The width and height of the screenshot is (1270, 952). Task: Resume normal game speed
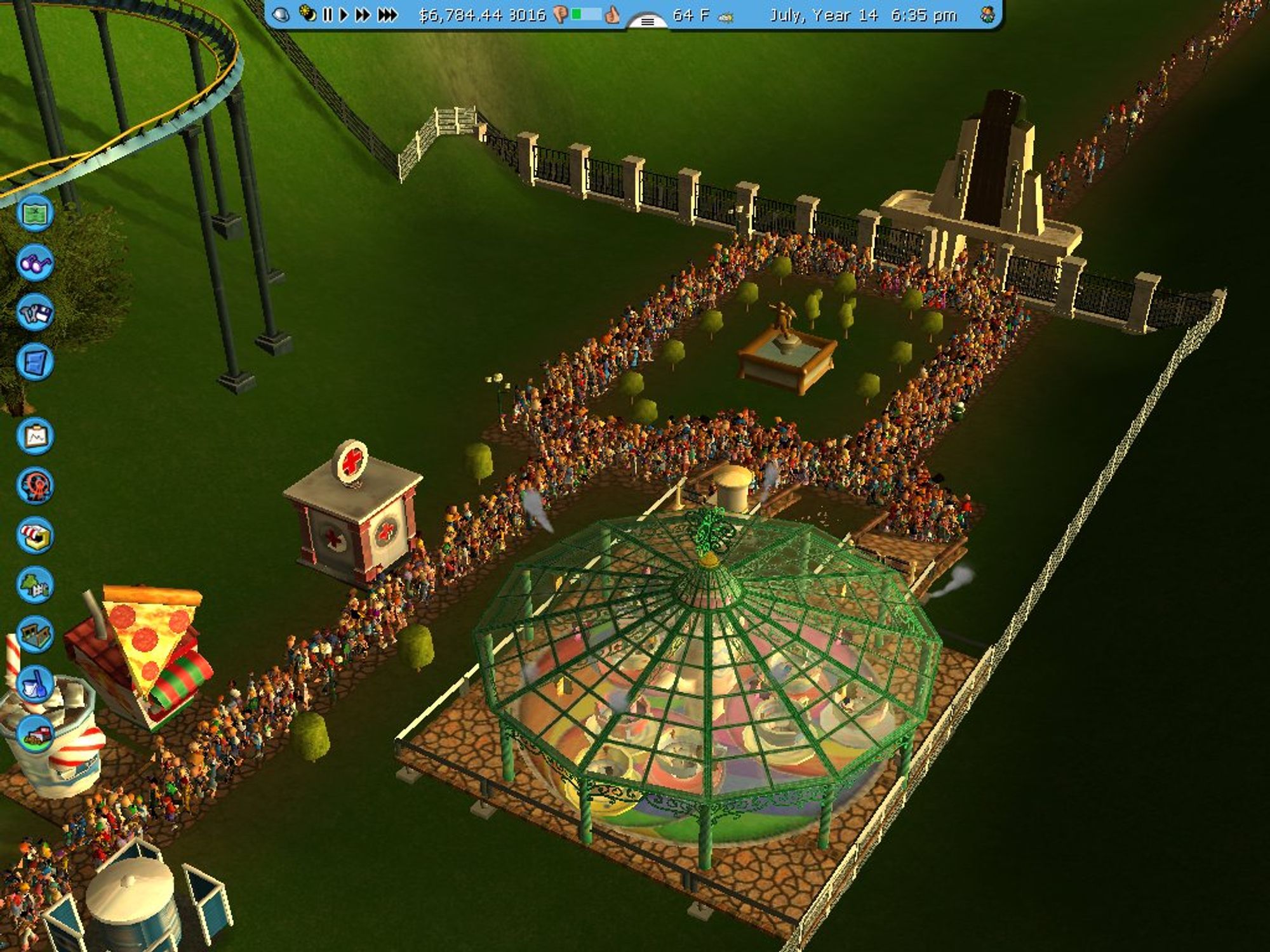[x=344, y=14]
